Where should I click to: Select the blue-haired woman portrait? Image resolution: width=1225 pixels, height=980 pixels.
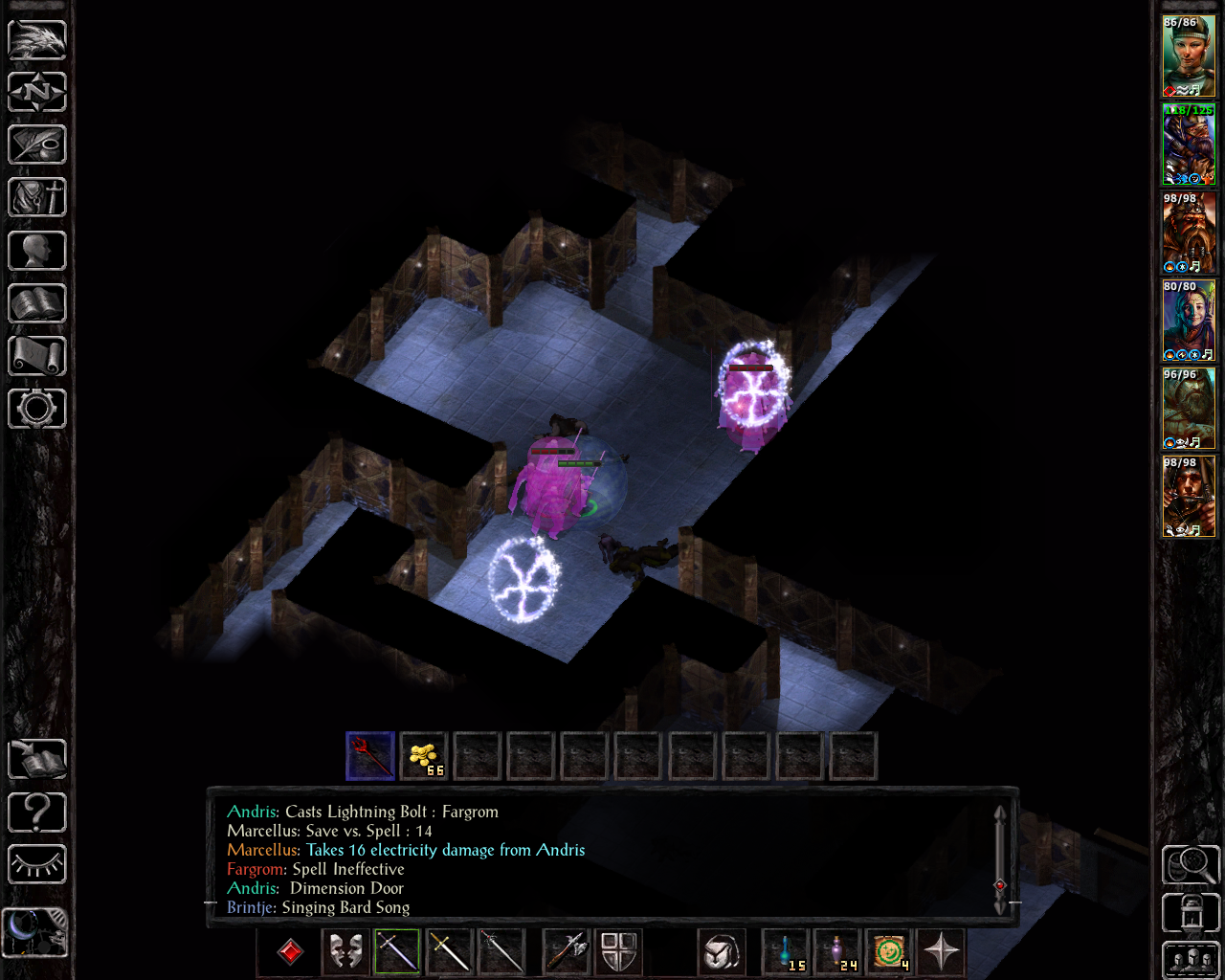tap(1189, 321)
